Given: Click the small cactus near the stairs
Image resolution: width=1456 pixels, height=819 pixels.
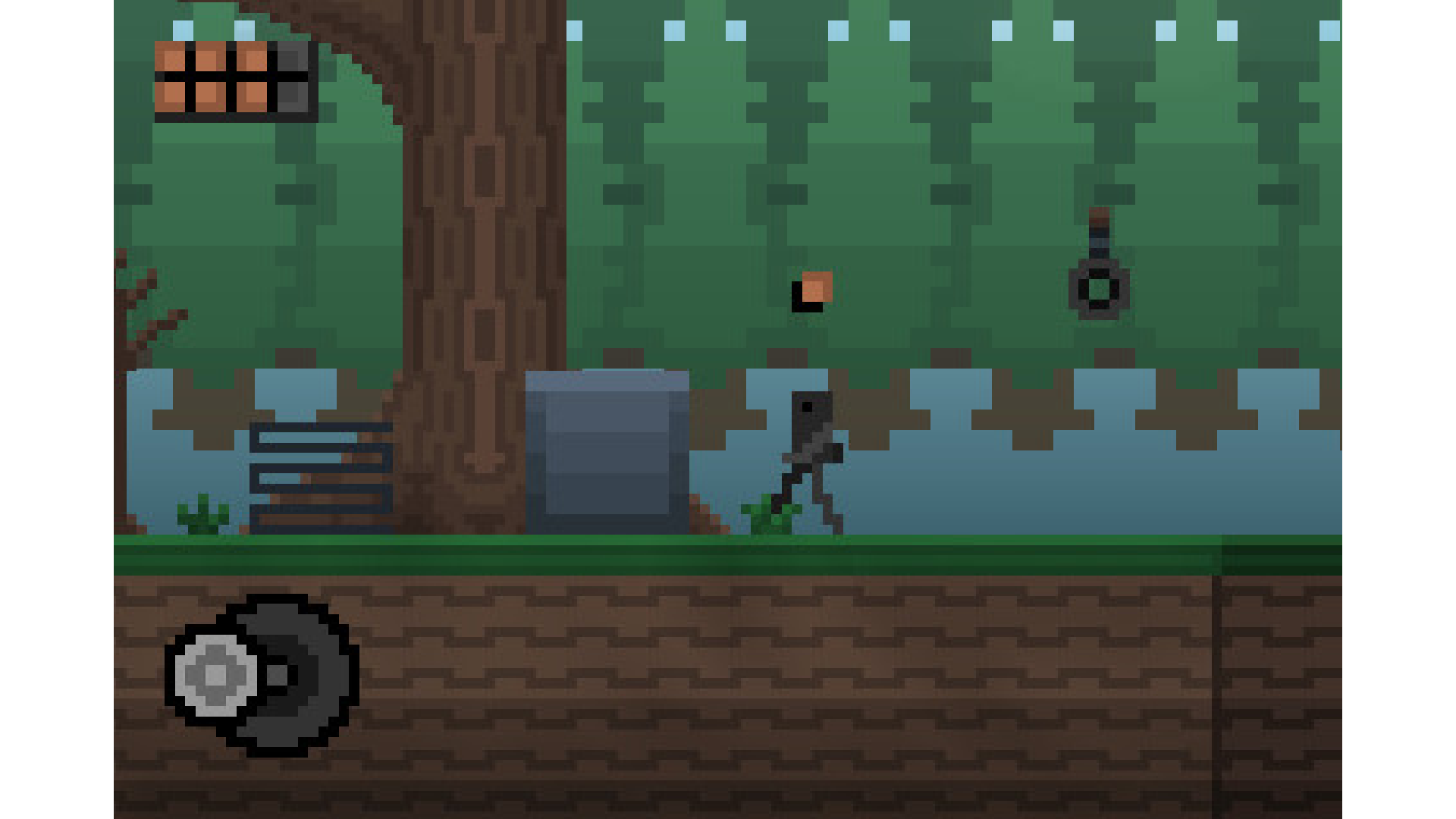Looking at the screenshot, I should (201, 516).
